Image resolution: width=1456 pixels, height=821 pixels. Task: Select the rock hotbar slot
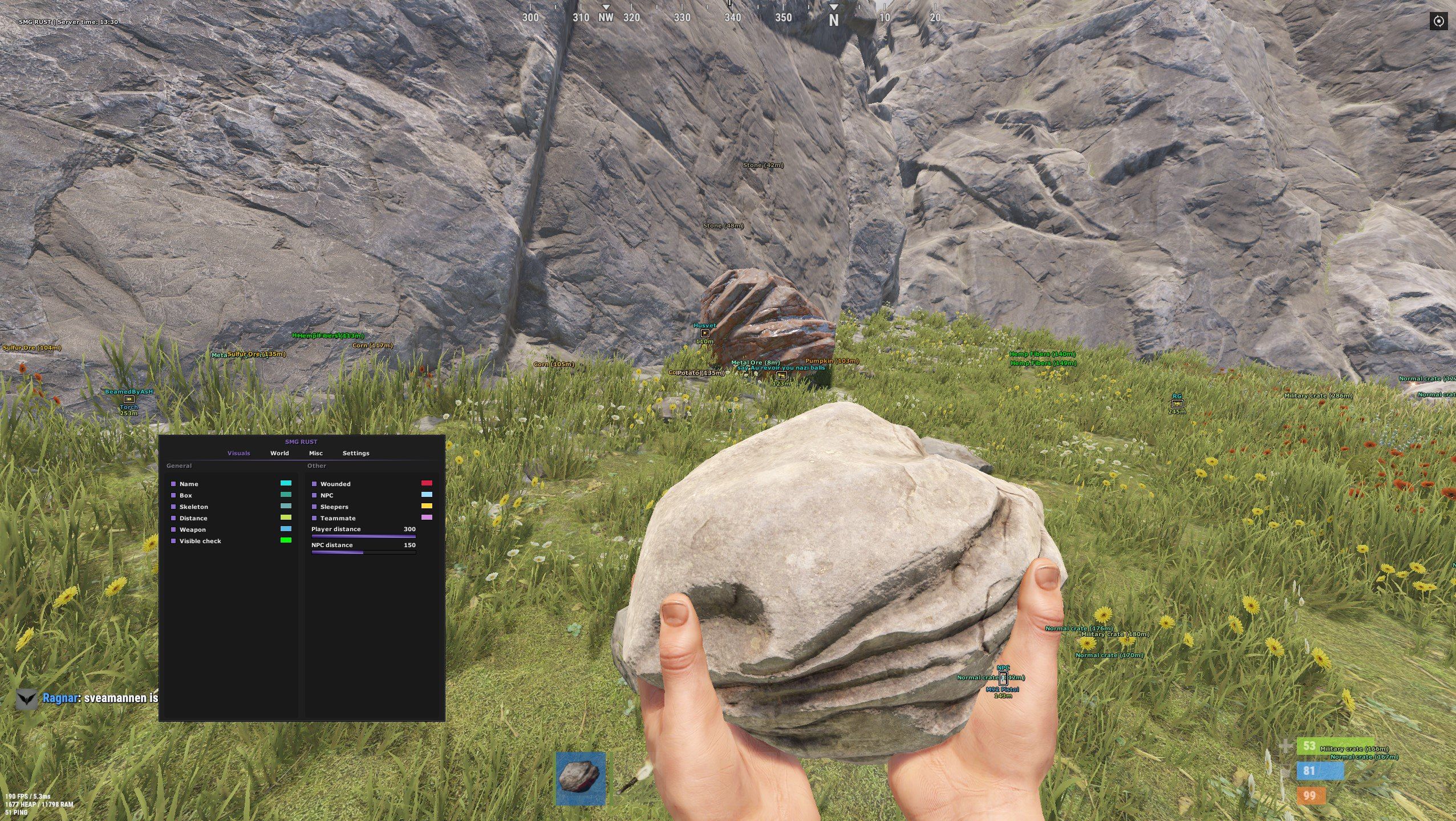point(580,778)
